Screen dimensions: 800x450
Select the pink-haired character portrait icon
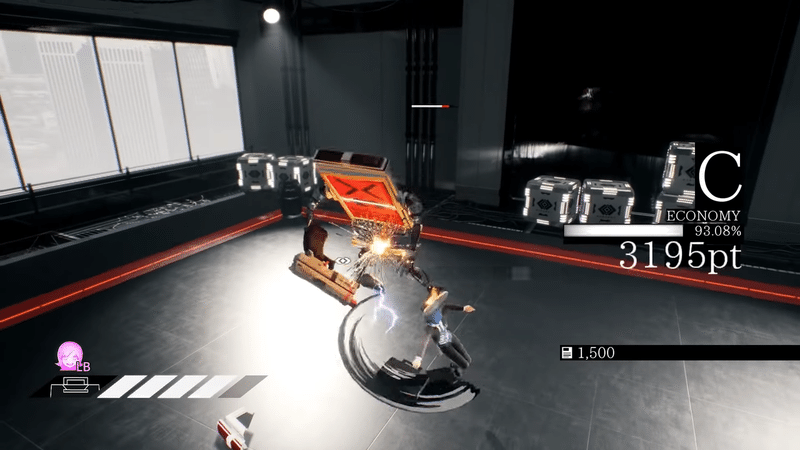tap(70, 356)
